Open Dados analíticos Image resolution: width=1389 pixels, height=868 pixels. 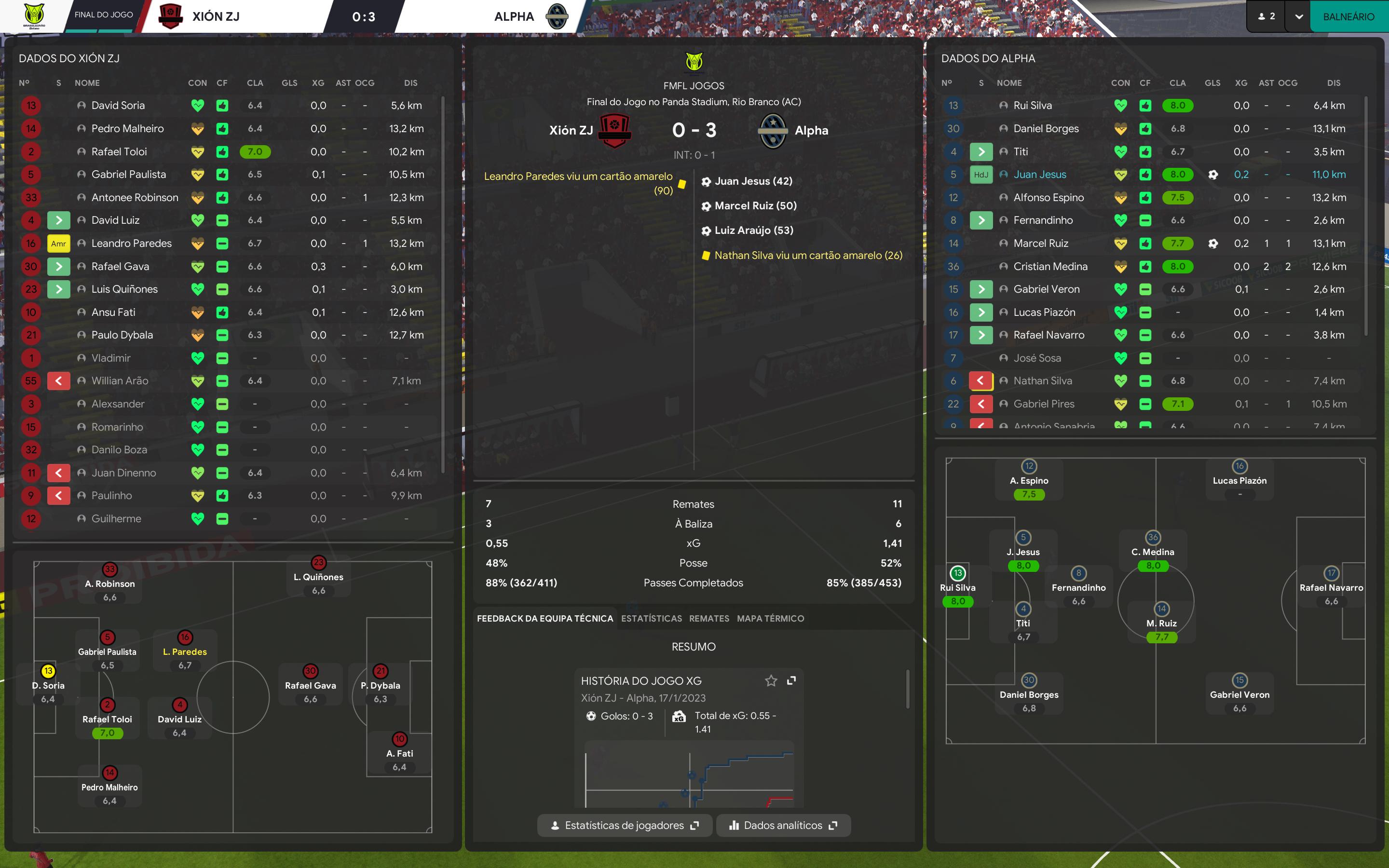click(783, 825)
